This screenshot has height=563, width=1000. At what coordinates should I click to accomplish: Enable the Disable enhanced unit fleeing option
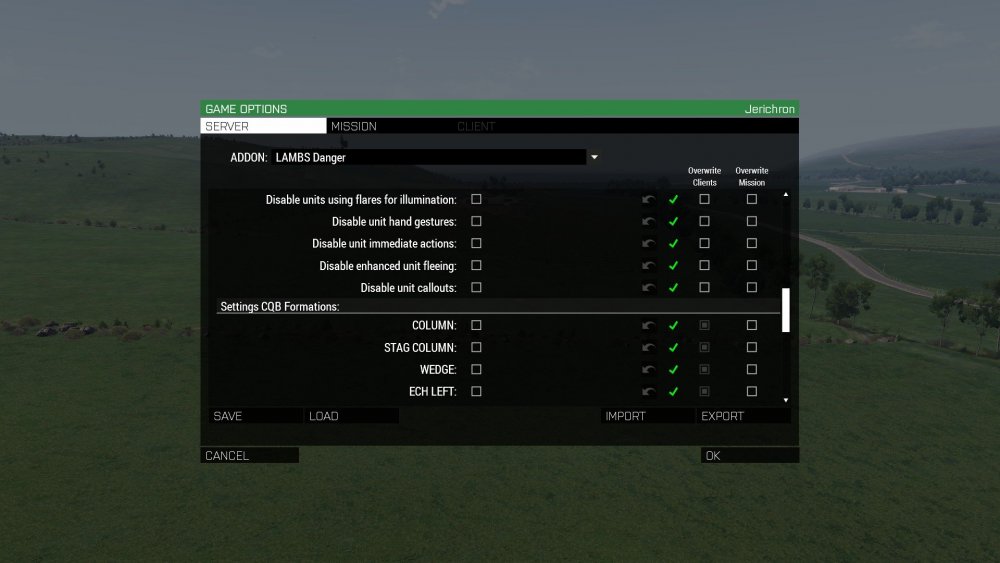point(476,265)
